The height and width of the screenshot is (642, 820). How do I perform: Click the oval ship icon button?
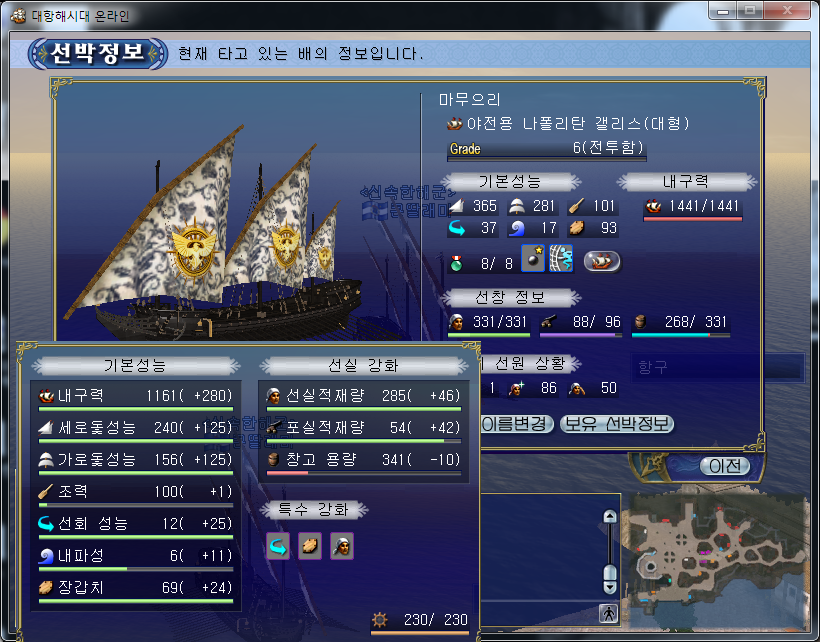[601, 261]
